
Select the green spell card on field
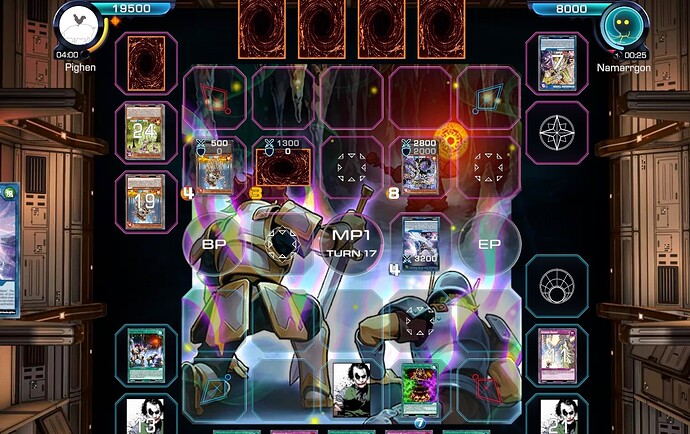(x=420, y=386)
